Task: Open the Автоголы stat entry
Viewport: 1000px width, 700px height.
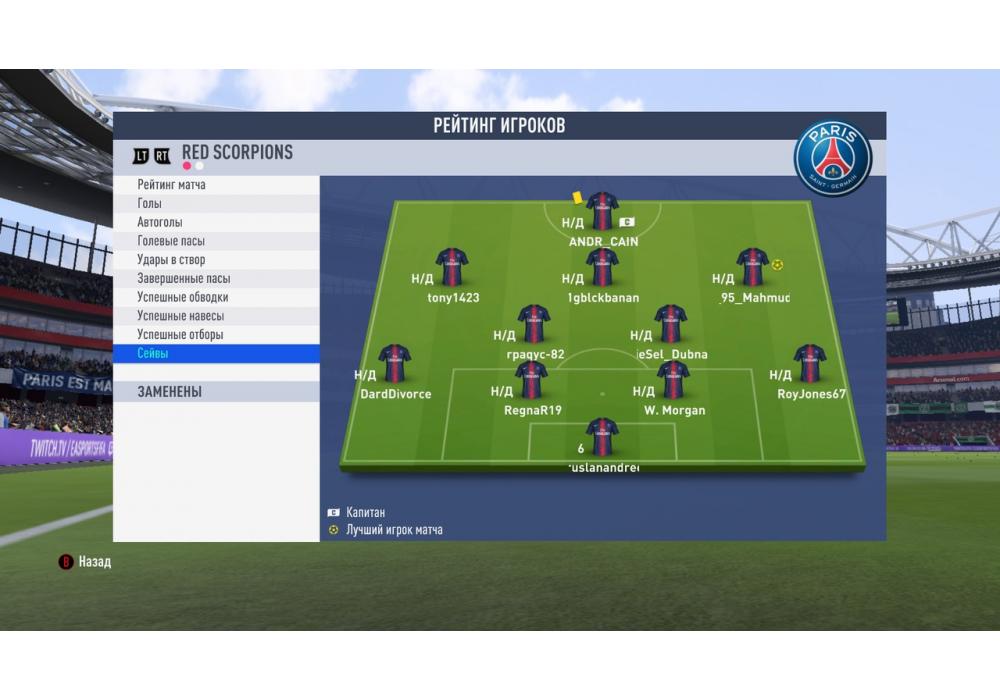Action: pyautogui.click(x=216, y=222)
